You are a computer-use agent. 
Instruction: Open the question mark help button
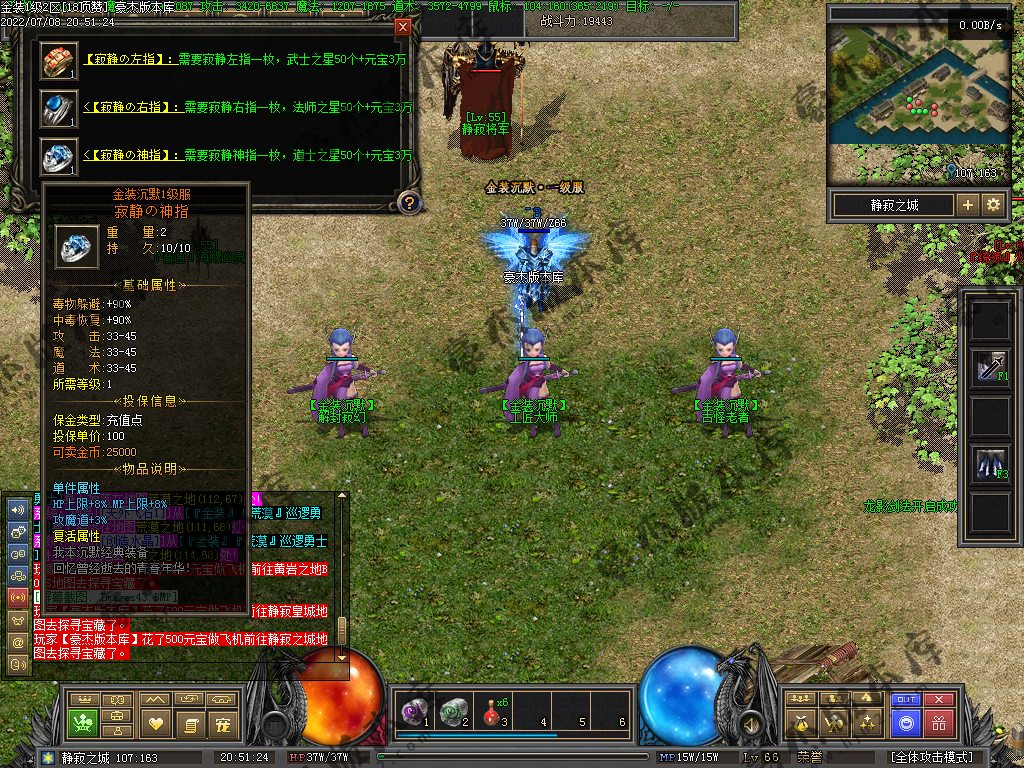click(408, 203)
